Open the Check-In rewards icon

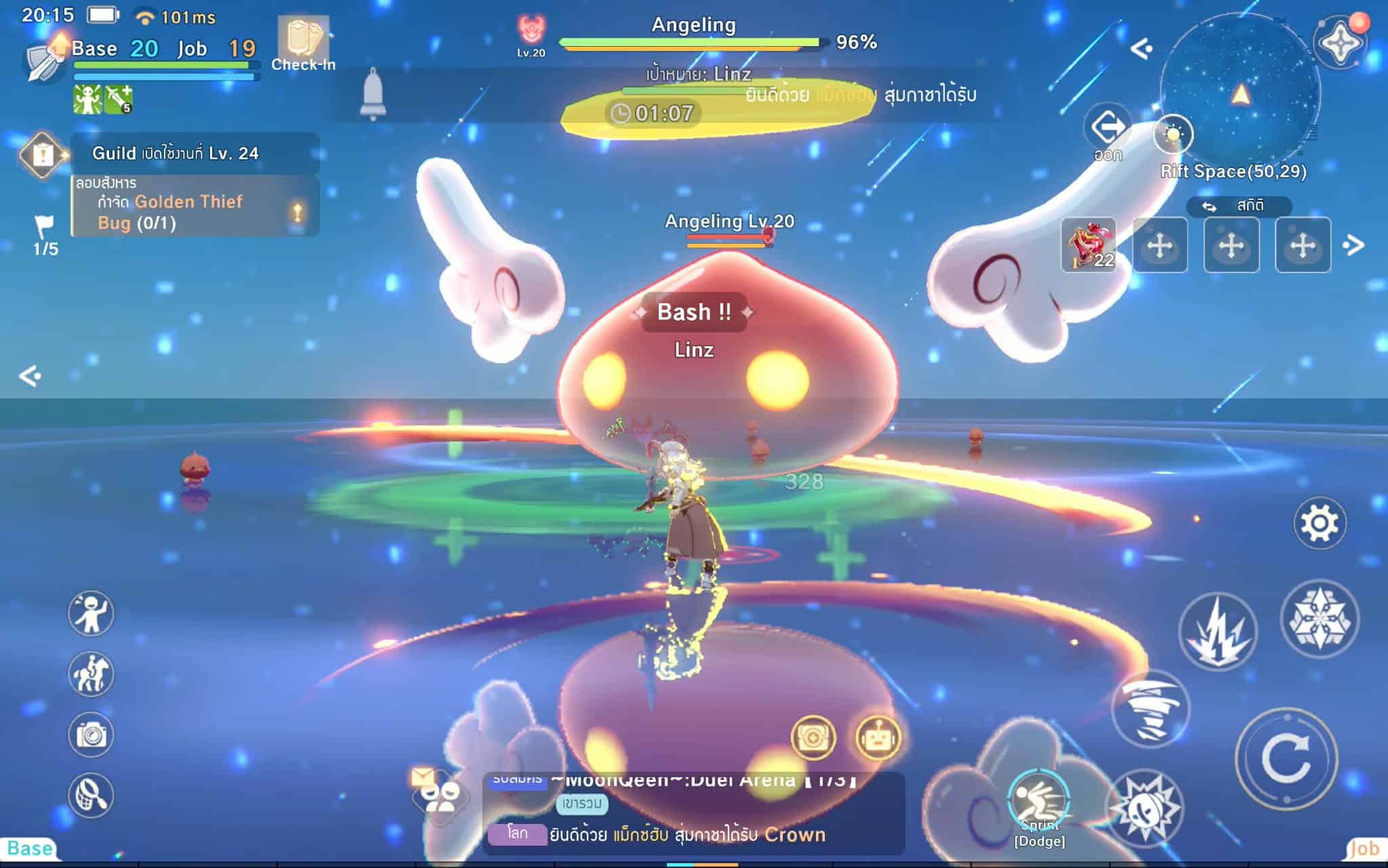point(303,43)
